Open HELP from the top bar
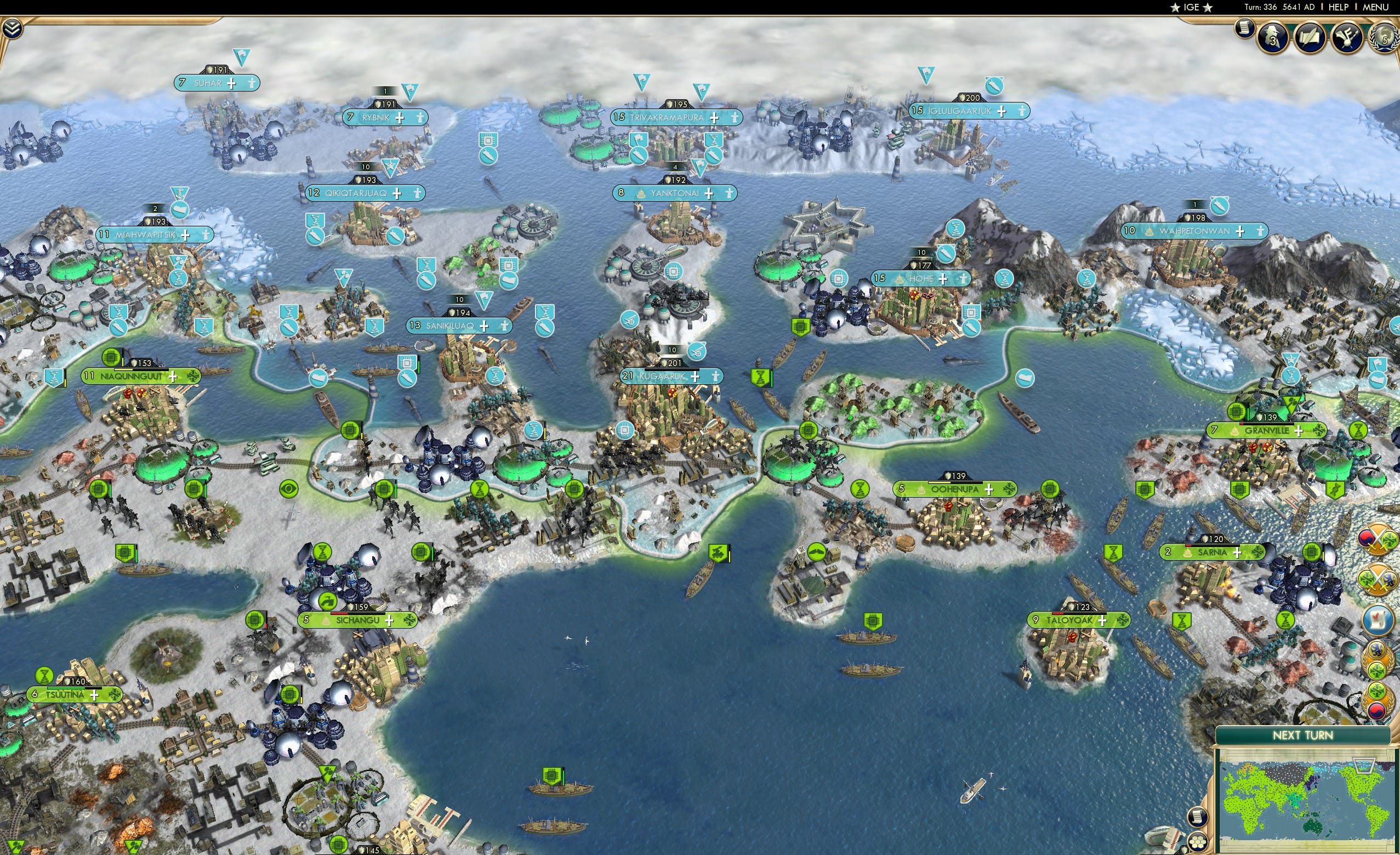The width and height of the screenshot is (1400, 855). pyautogui.click(x=1339, y=7)
